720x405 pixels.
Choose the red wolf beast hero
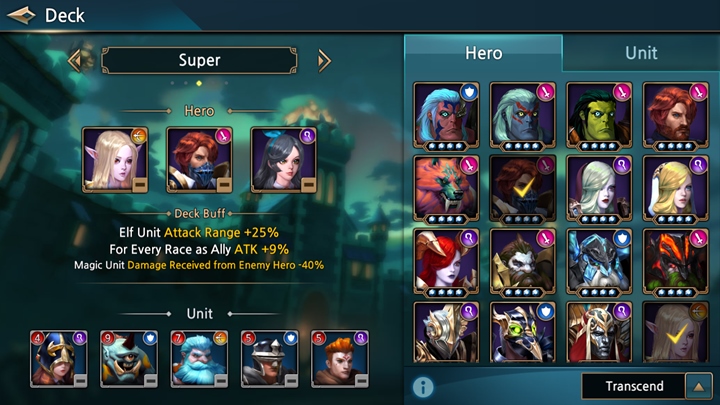(446, 188)
